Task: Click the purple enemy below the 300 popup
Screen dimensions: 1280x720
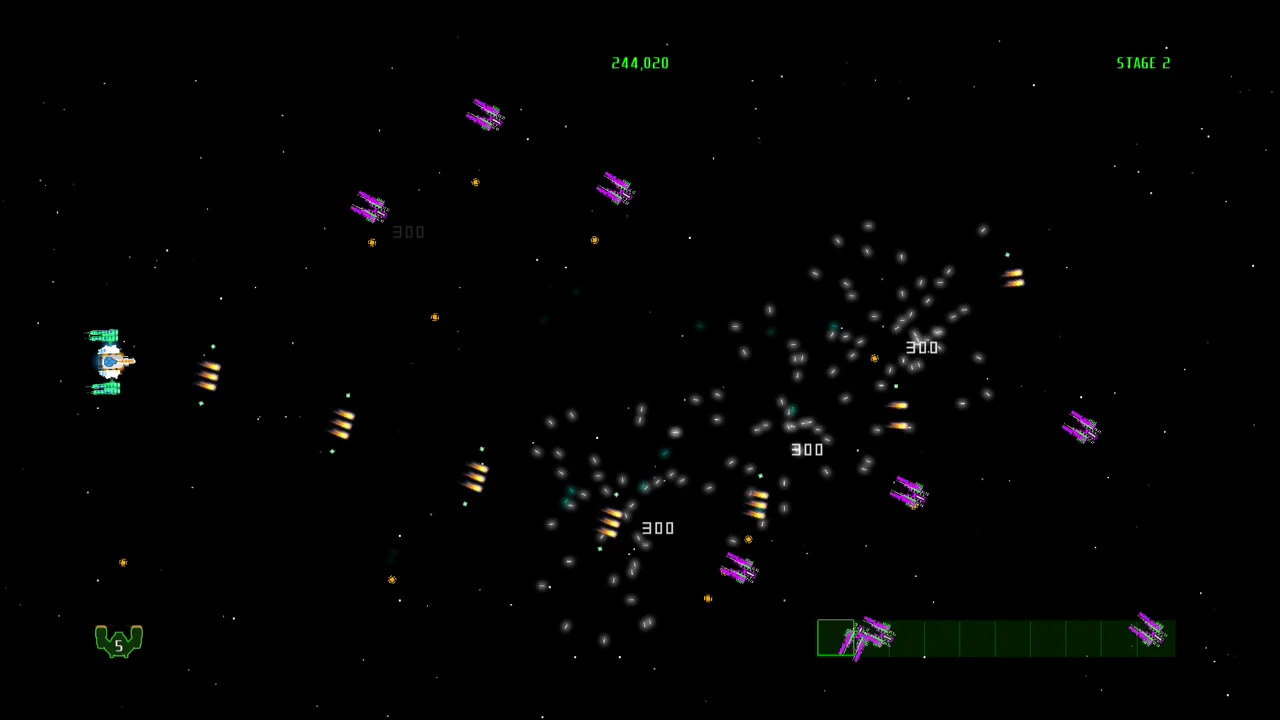Action: (x=740, y=570)
